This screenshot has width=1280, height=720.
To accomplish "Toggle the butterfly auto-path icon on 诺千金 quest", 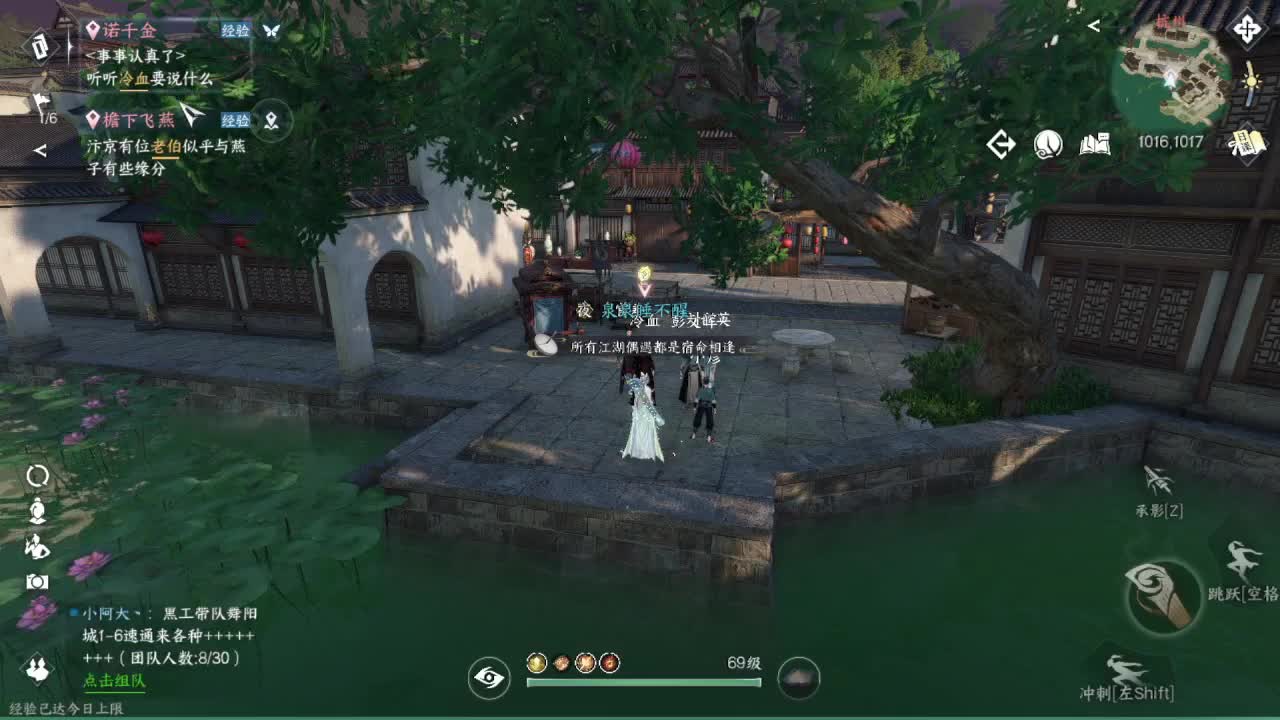I will [272, 32].
